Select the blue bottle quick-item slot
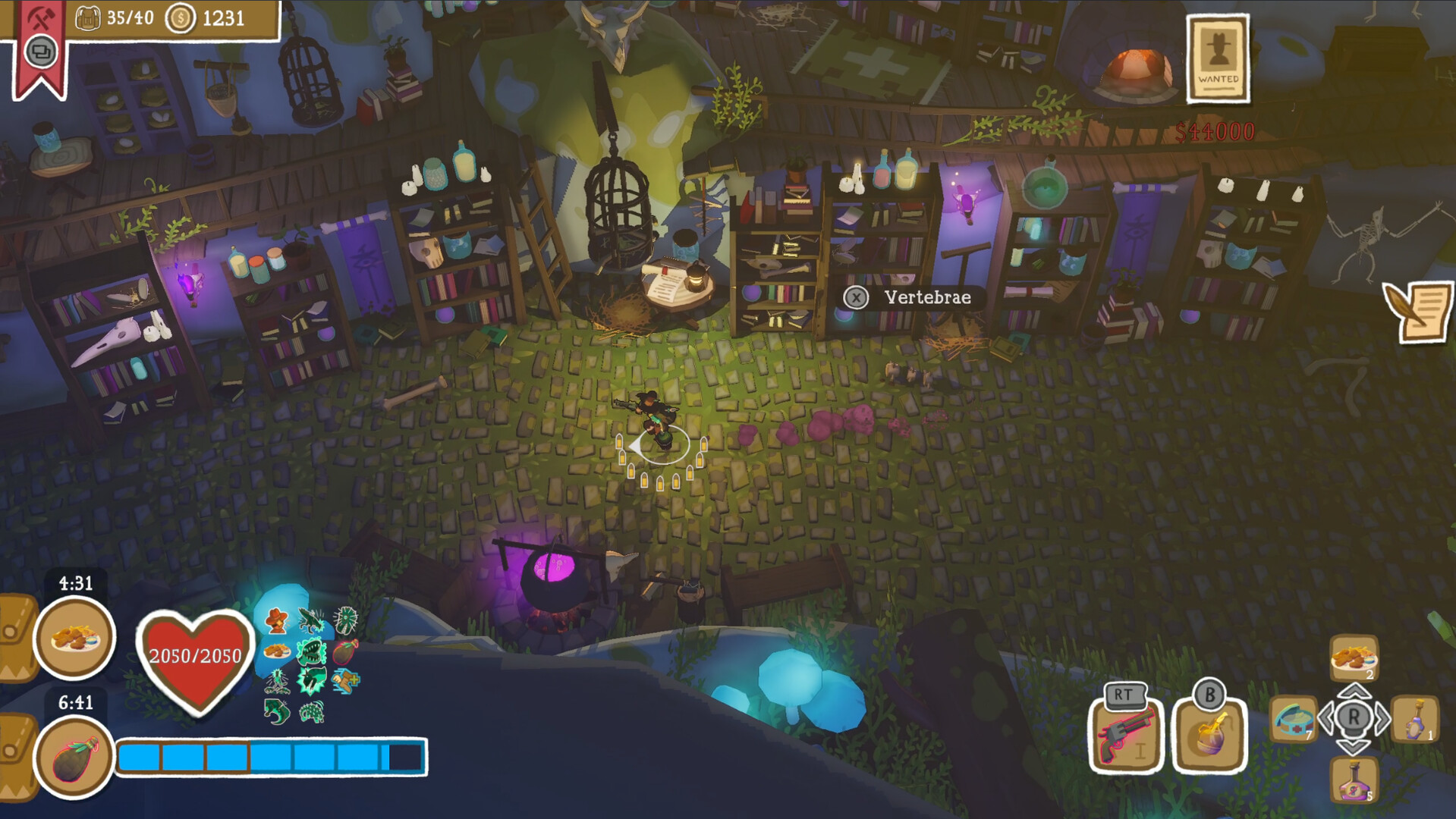 click(x=1415, y=719)
